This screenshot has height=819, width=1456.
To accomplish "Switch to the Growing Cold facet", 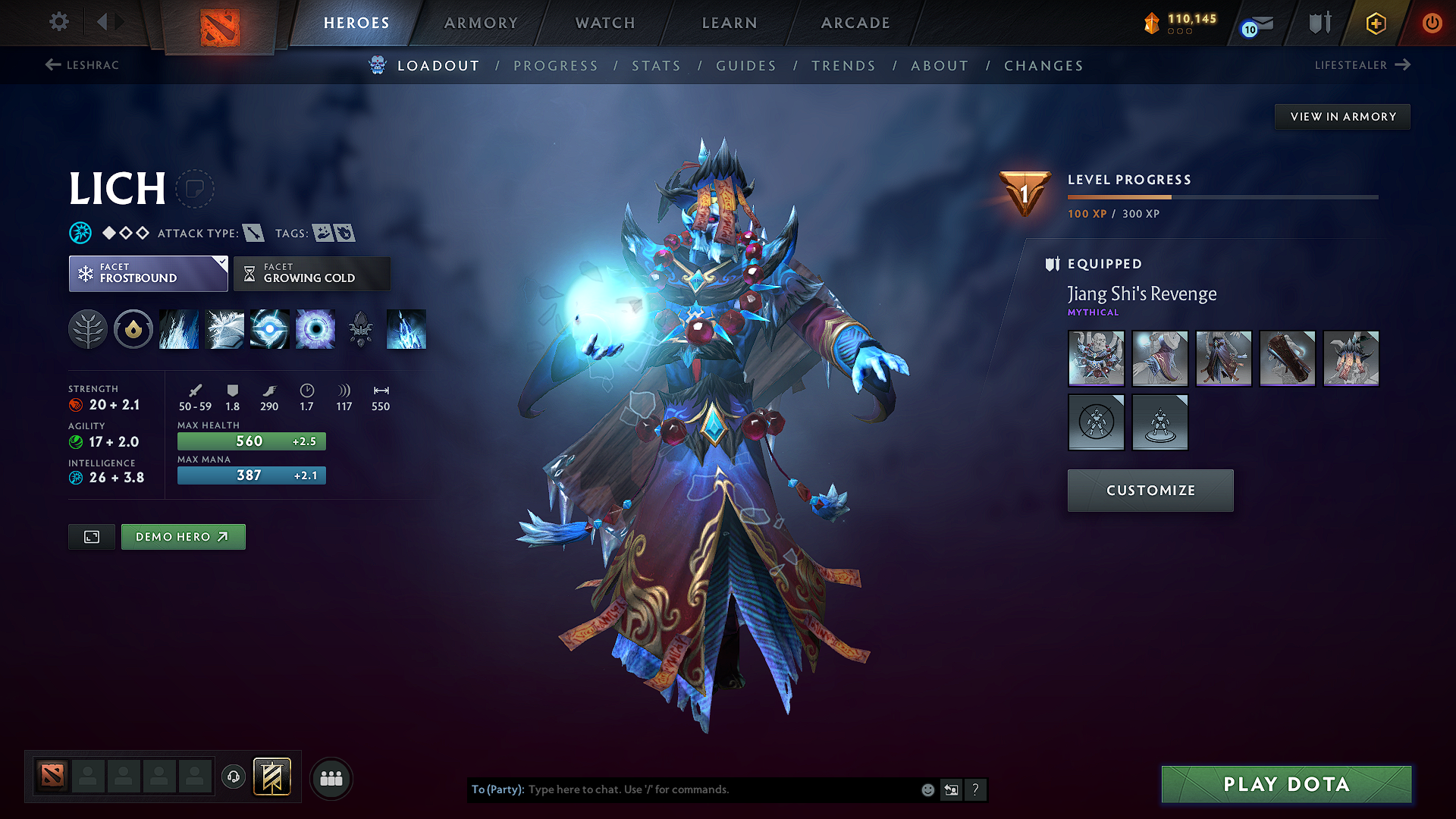I will coord(311,273).
